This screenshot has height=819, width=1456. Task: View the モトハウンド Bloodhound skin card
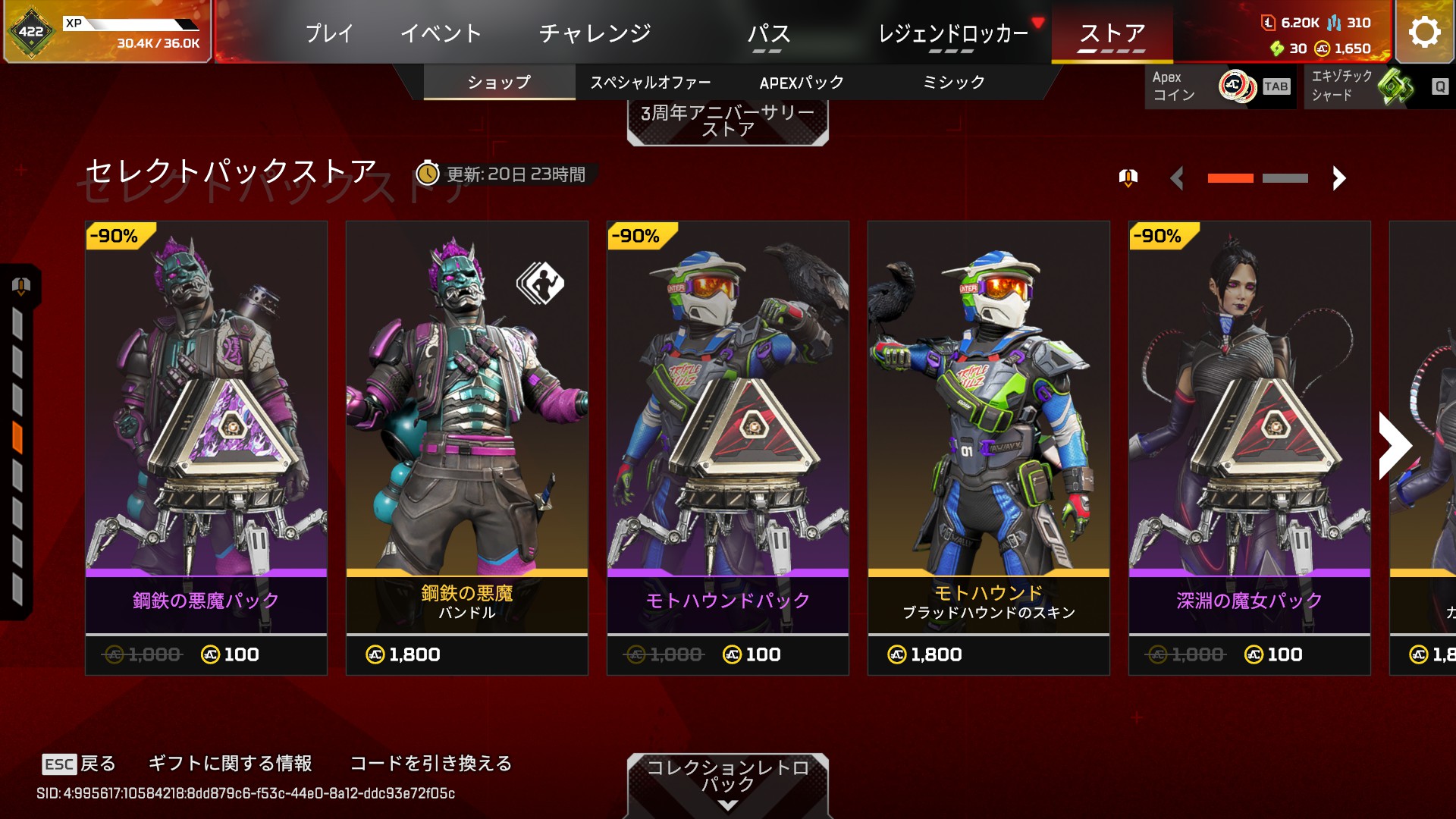click(x=989, y=447)
